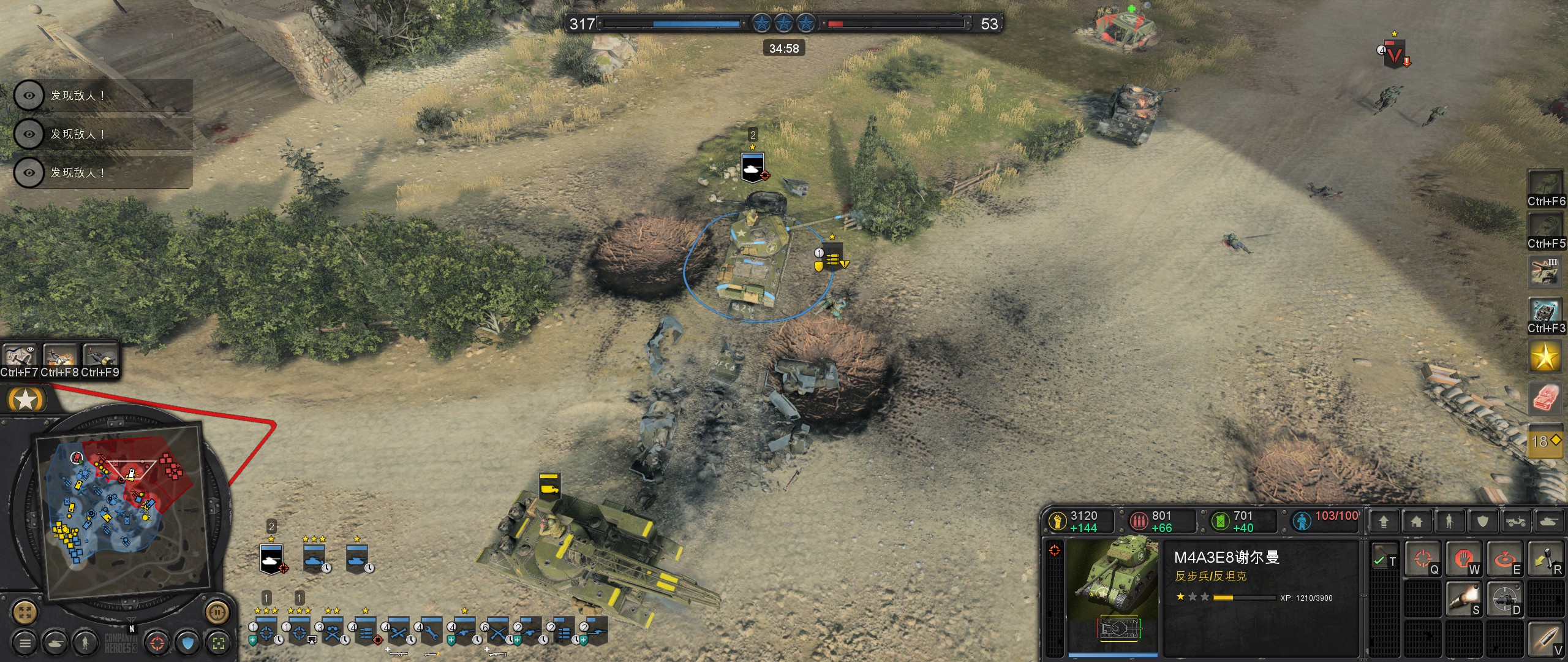Image resolution: width=1568 pixels, height=662 pixels.
Task: Open the tank production tab
Action: click(x=1548, y=522)
